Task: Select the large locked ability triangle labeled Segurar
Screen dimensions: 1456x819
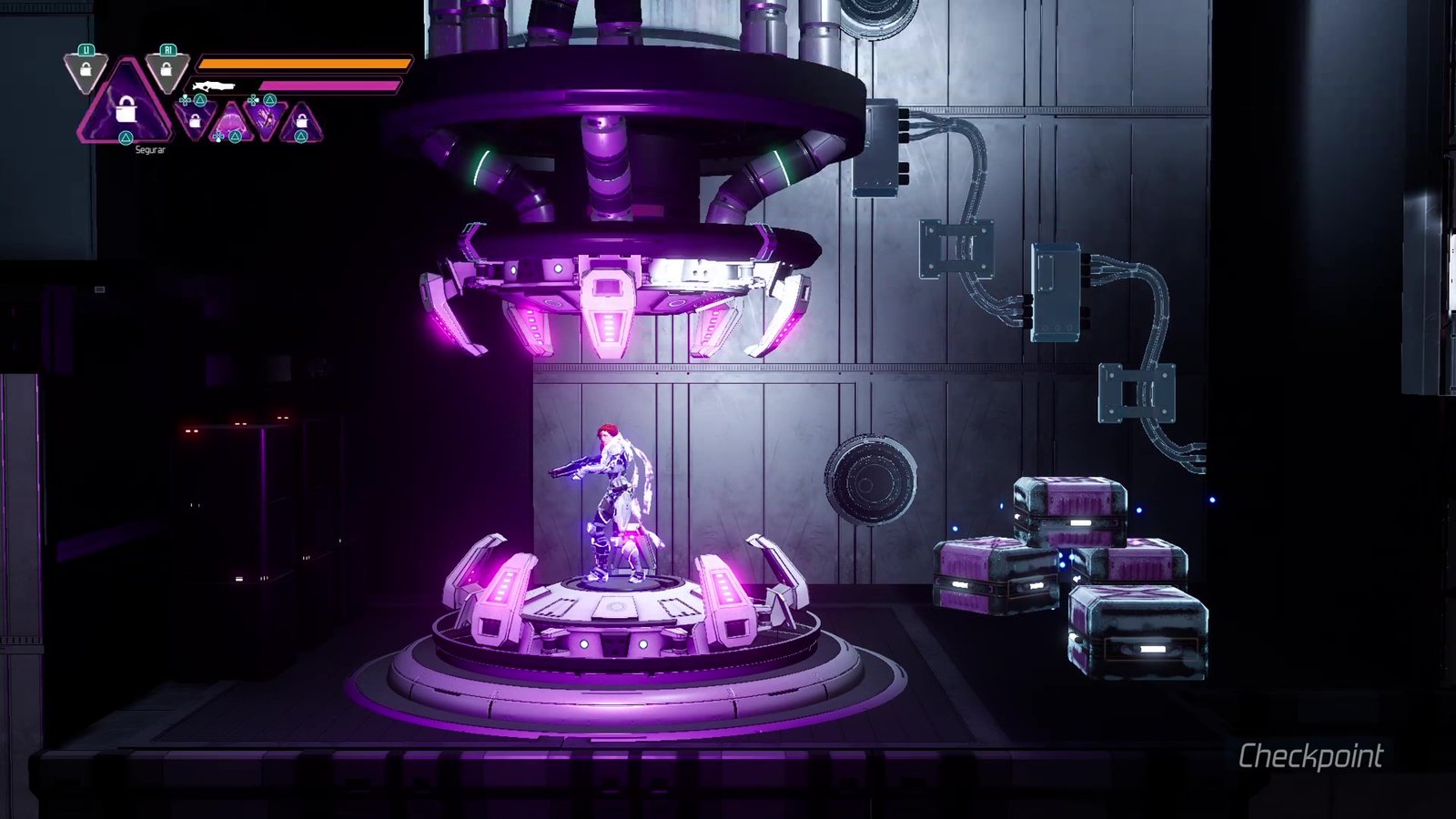Action: 126,108
